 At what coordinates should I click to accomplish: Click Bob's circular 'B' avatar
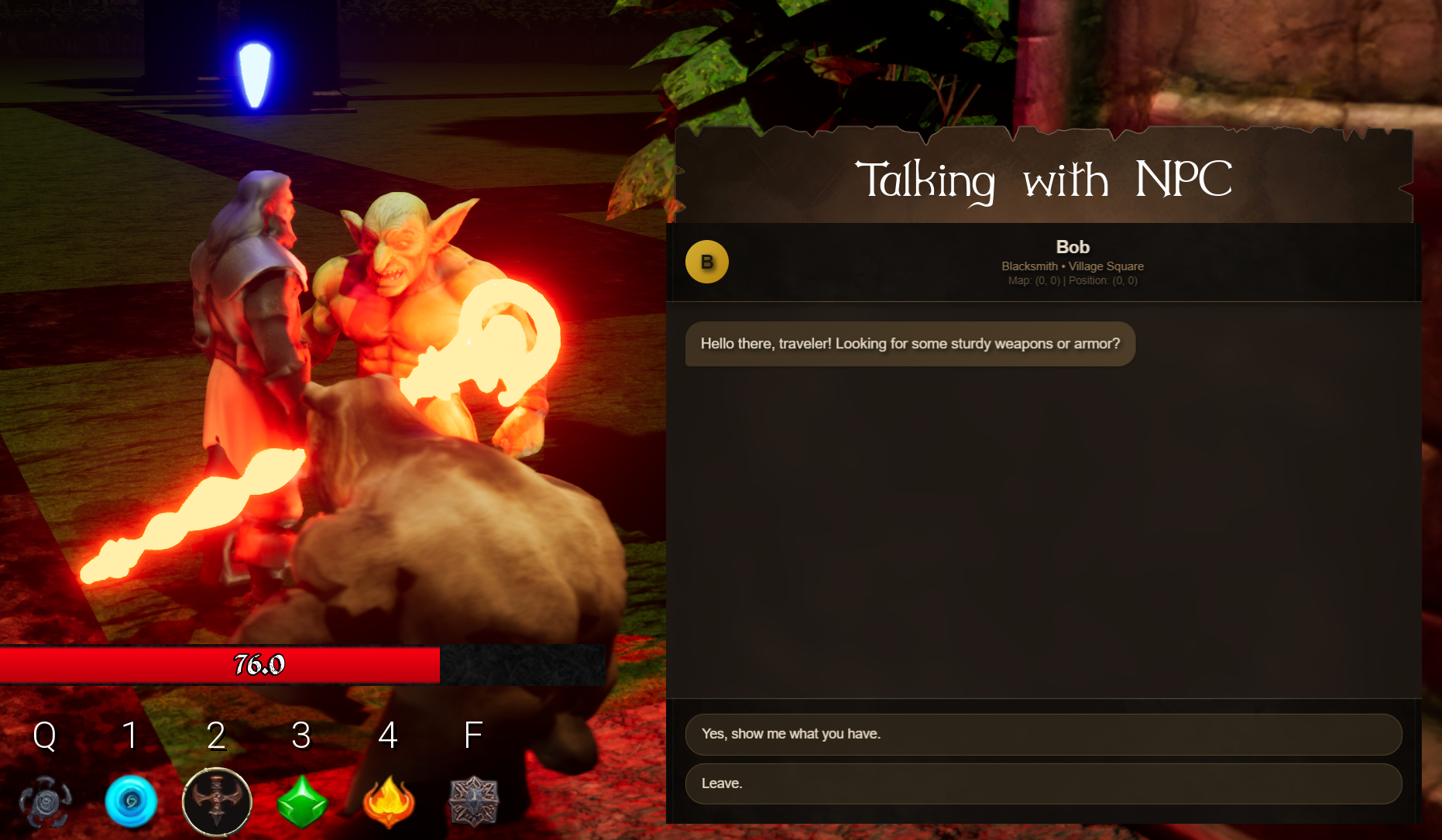click(707, 262)
